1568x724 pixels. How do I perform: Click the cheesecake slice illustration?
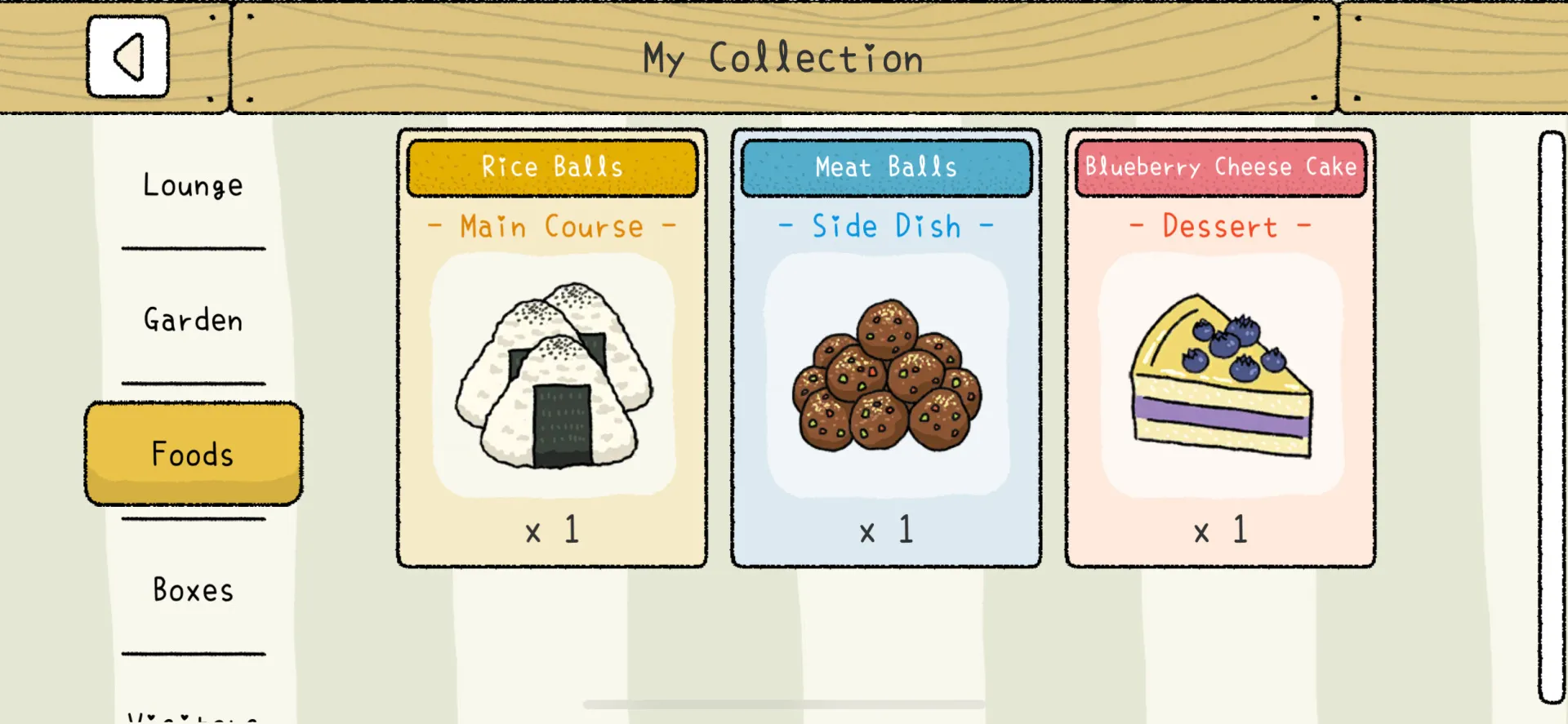pyautogui.click(x=1219, y=380)
